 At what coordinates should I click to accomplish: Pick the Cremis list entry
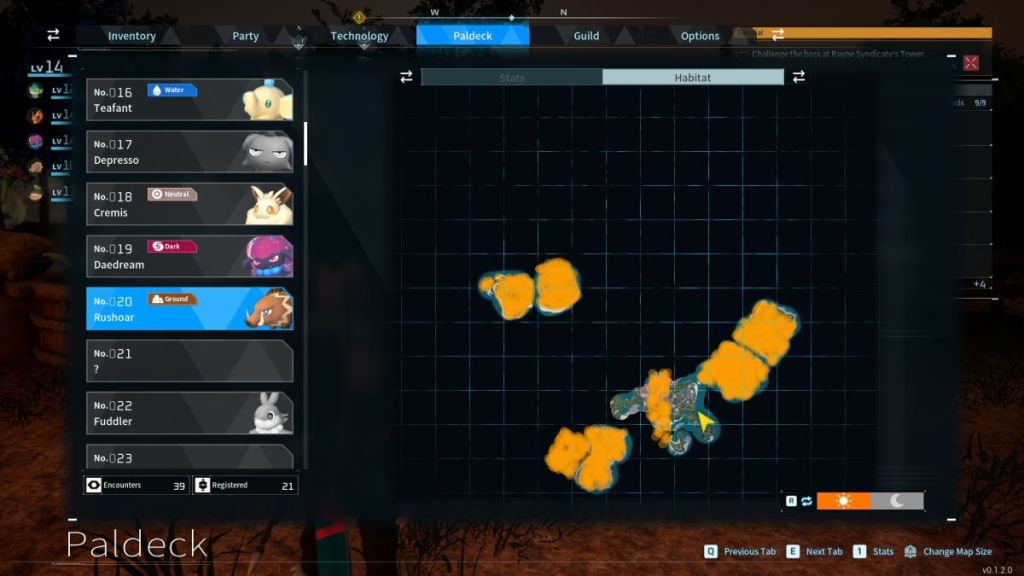[189, 204]
